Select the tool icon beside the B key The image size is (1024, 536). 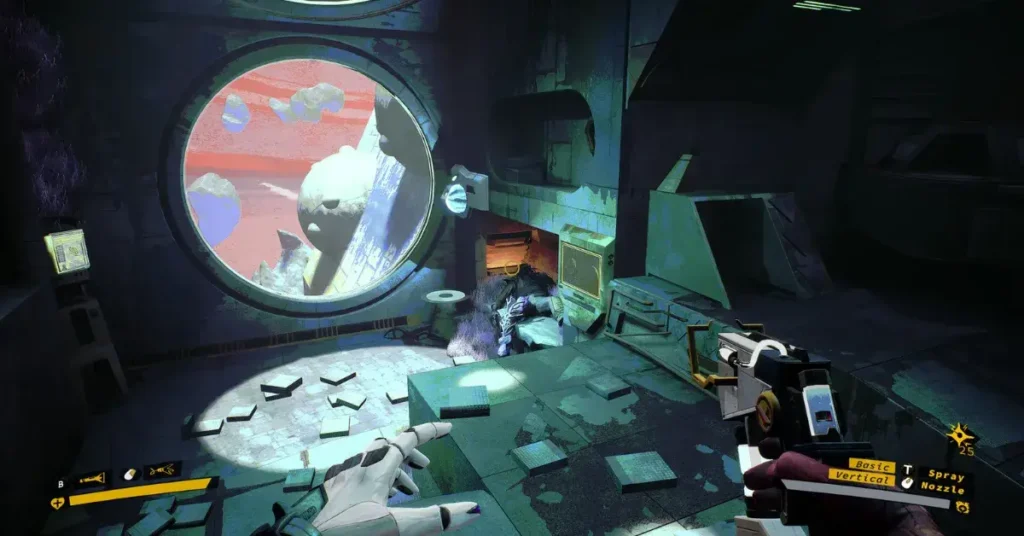(92, 479)
